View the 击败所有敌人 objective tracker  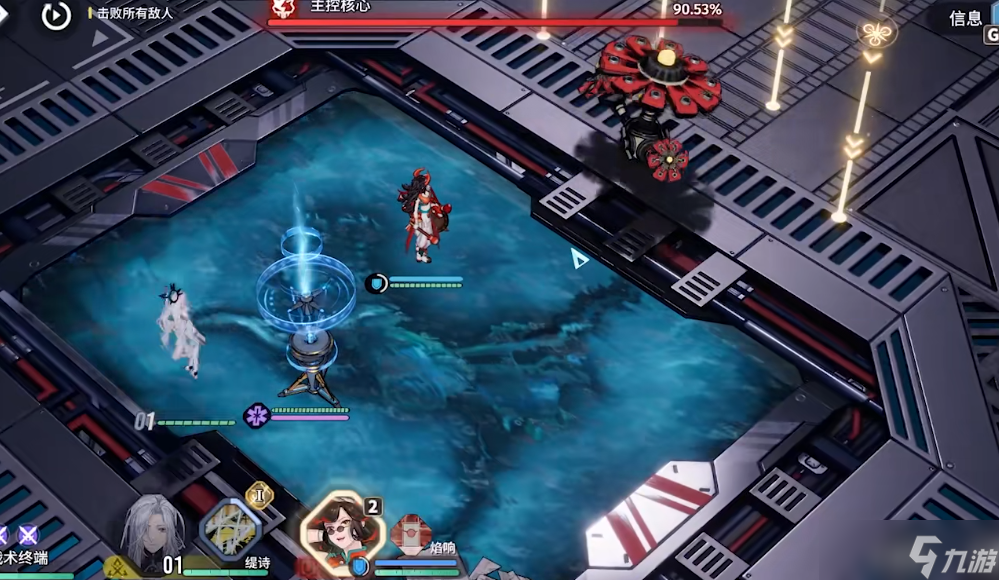tap(134, 13)
